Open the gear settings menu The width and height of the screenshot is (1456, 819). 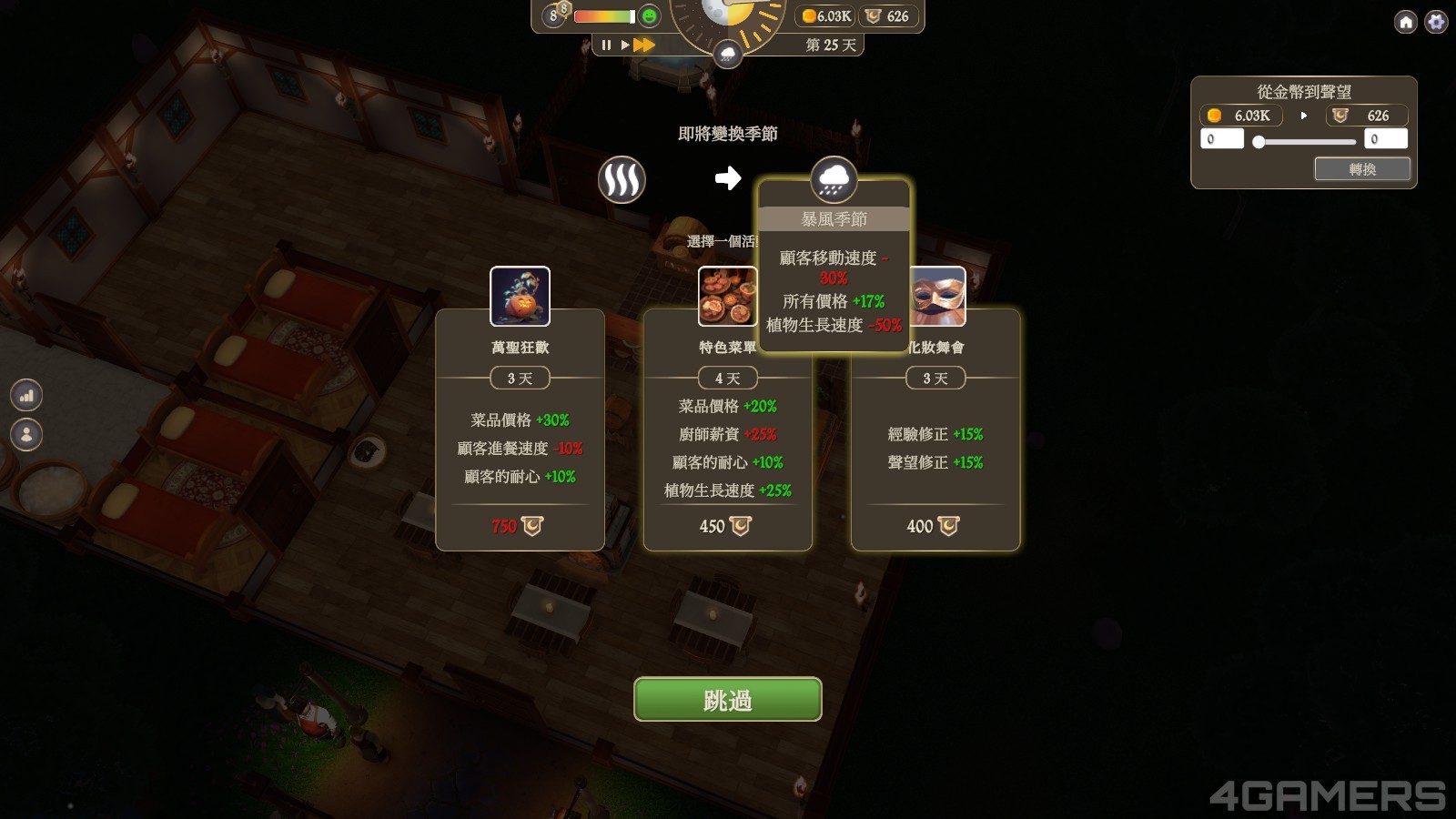click(1436, 22)
